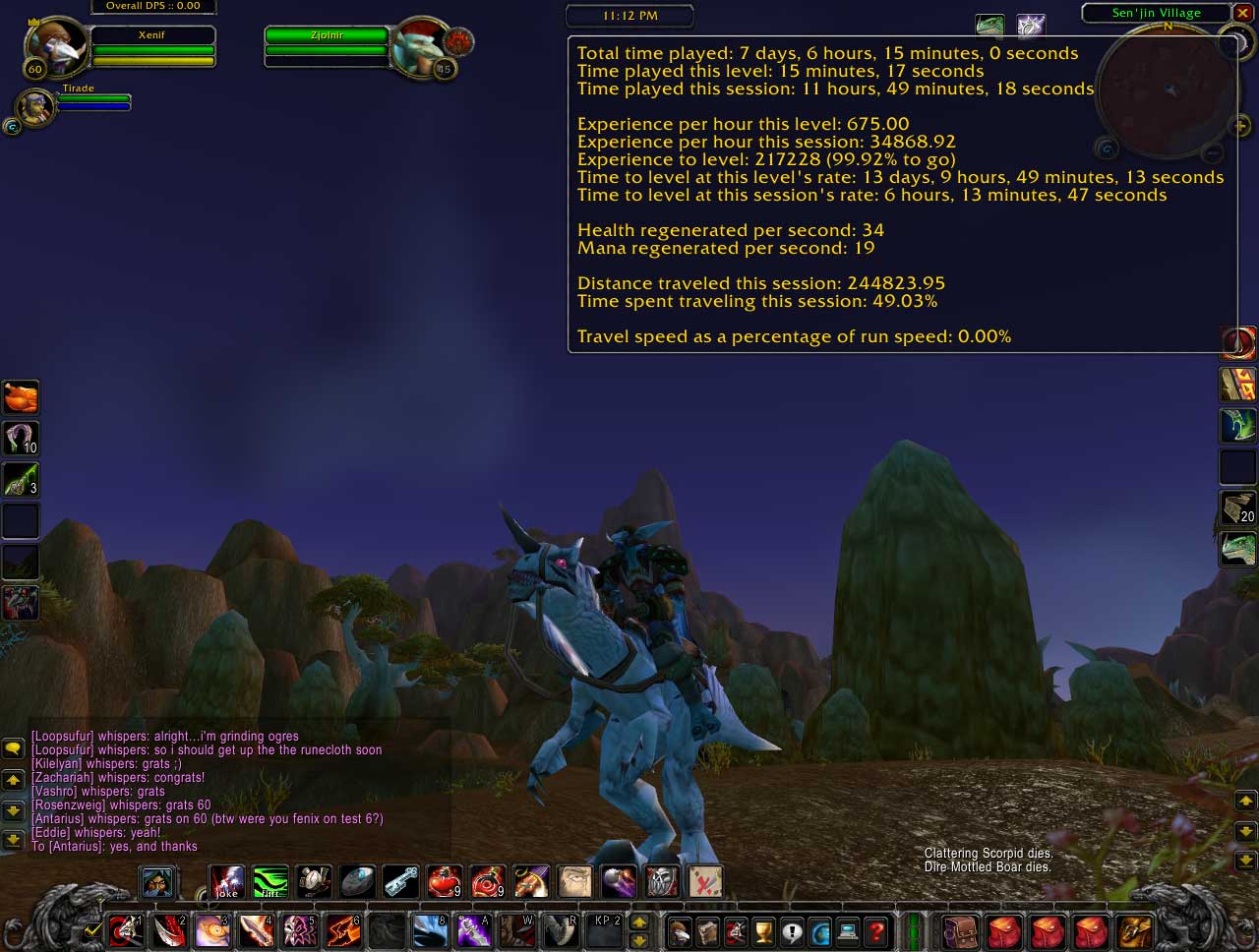
Task: Open the red question mark help button
Action: [876, 930]
